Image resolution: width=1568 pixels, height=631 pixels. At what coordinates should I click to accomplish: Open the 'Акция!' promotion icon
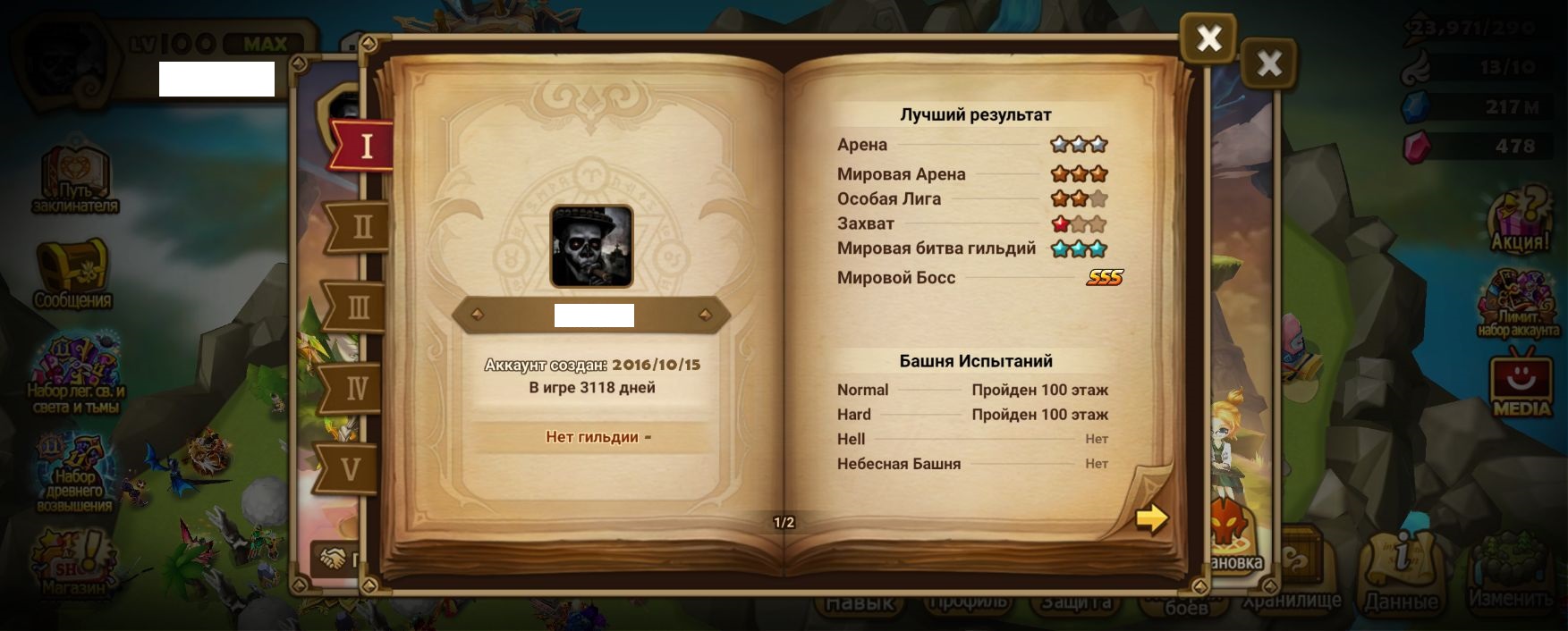pyautogui.click(x=1520, y=222)
